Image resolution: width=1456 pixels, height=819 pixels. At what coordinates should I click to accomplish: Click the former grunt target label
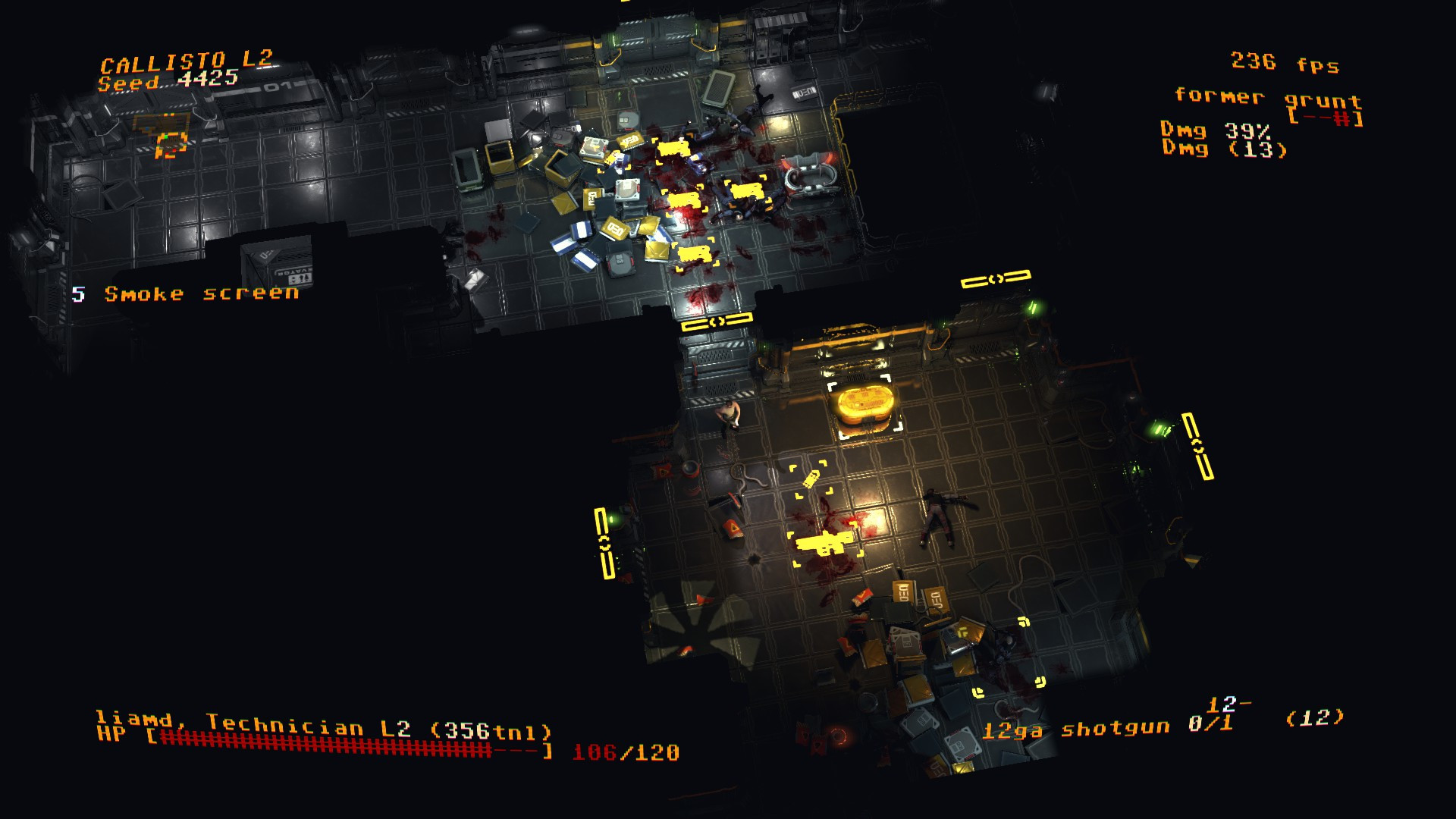click(x=1267, y=98)
